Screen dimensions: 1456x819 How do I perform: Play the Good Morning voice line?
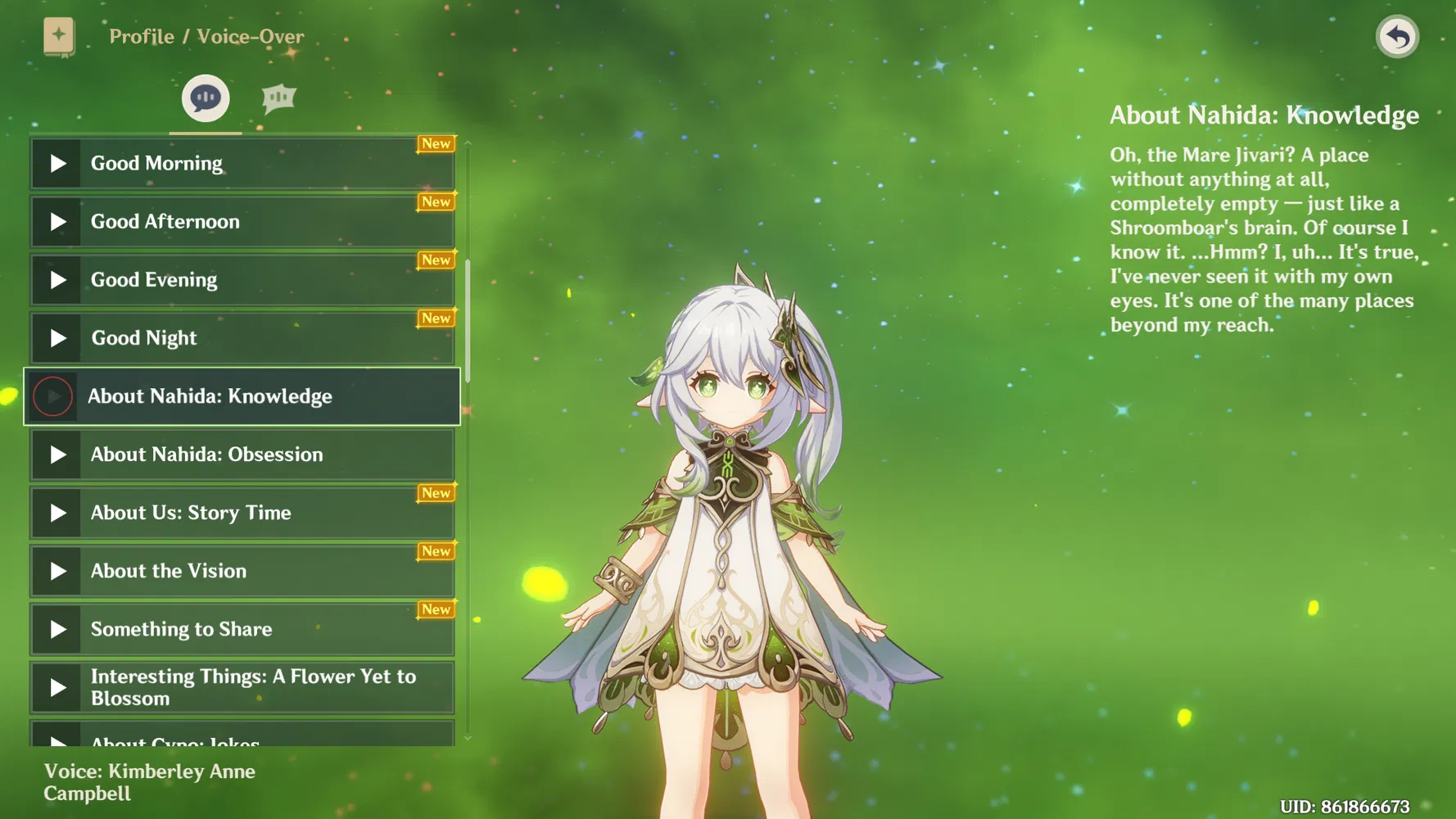coord(57,164)
